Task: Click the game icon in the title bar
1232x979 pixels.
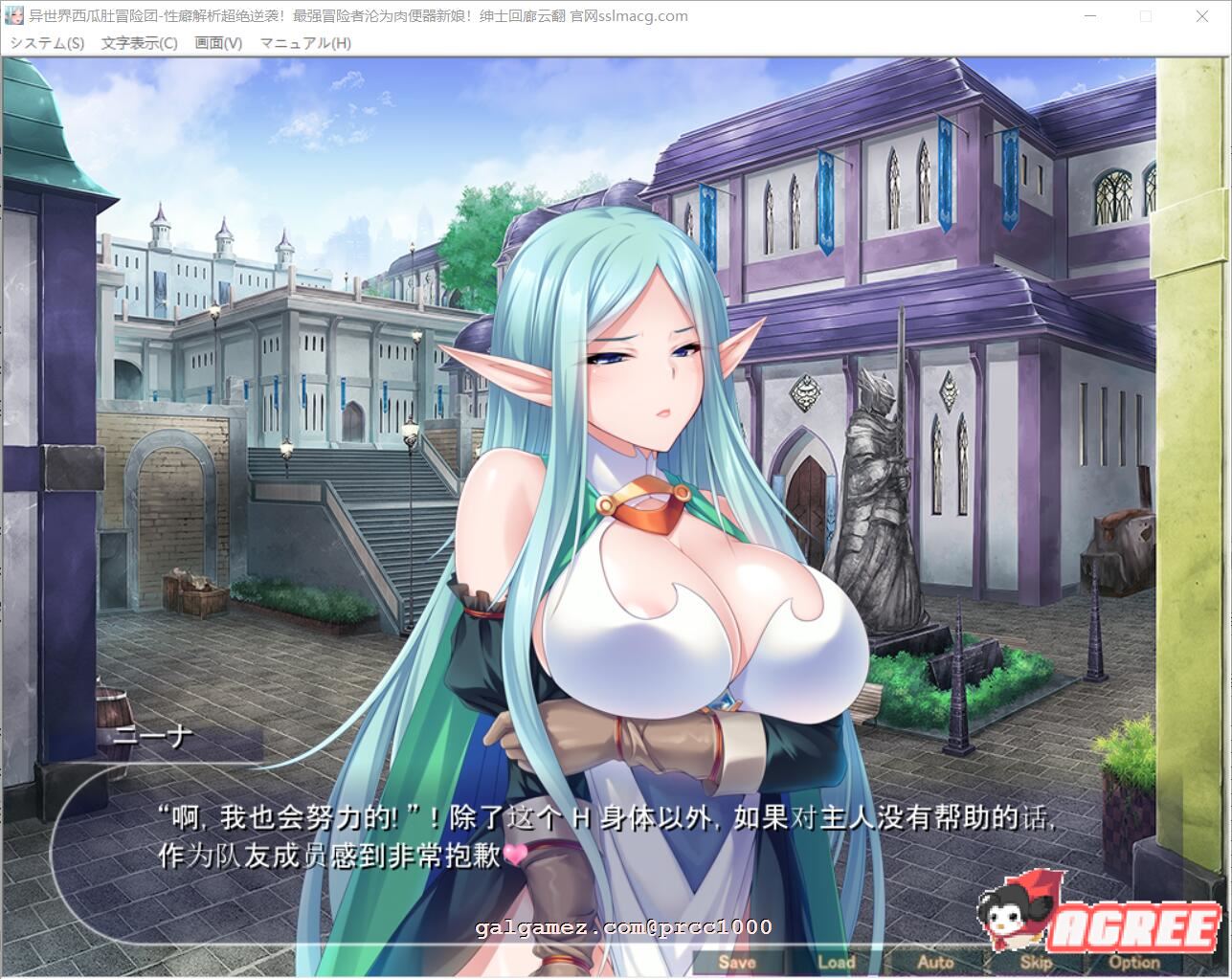Action: click(13, 15)
